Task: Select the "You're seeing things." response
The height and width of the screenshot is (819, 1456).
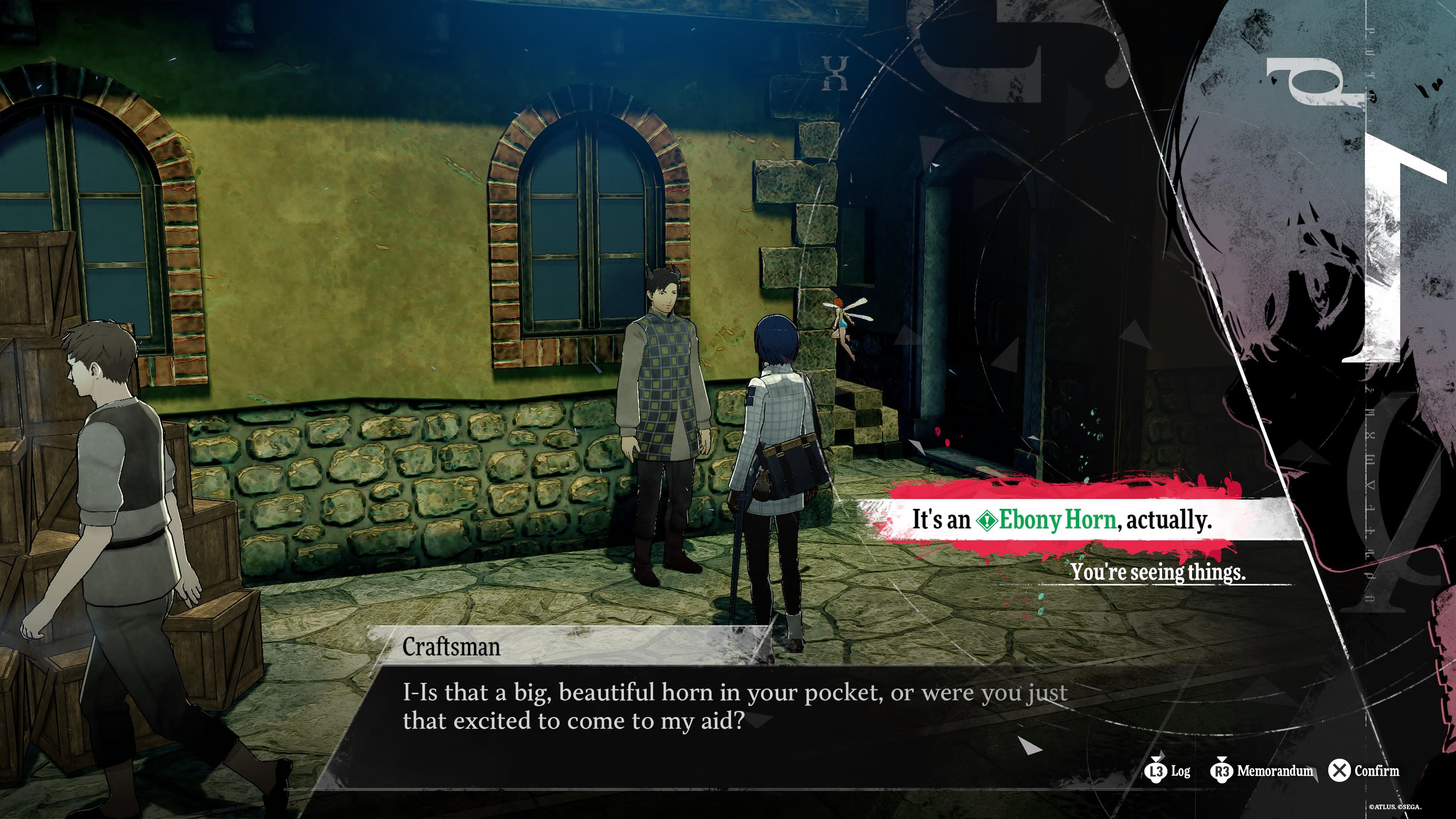Action: pyautogui.click(x=1157, y=571)
